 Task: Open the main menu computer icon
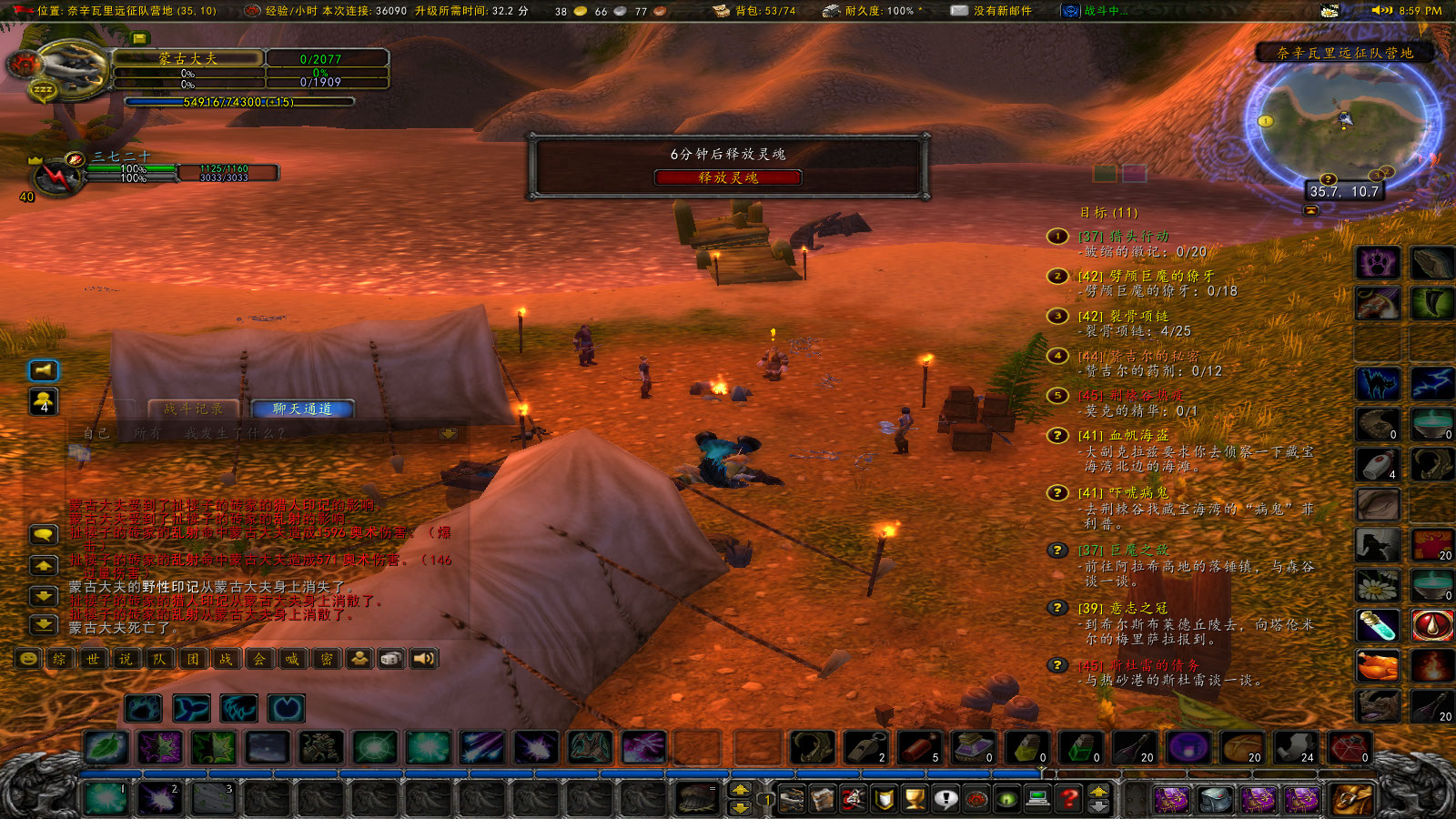coord(1037,798)
